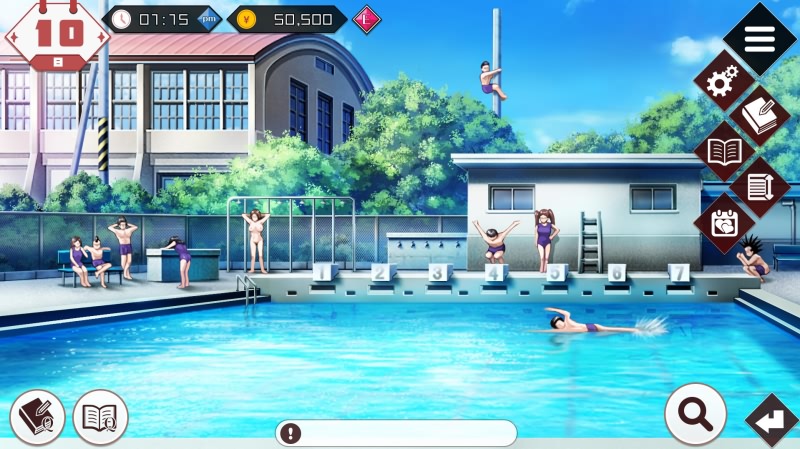Click the pink diamond L badge
800x449 pixels.
pyautogui.click(x=367, y=19)
